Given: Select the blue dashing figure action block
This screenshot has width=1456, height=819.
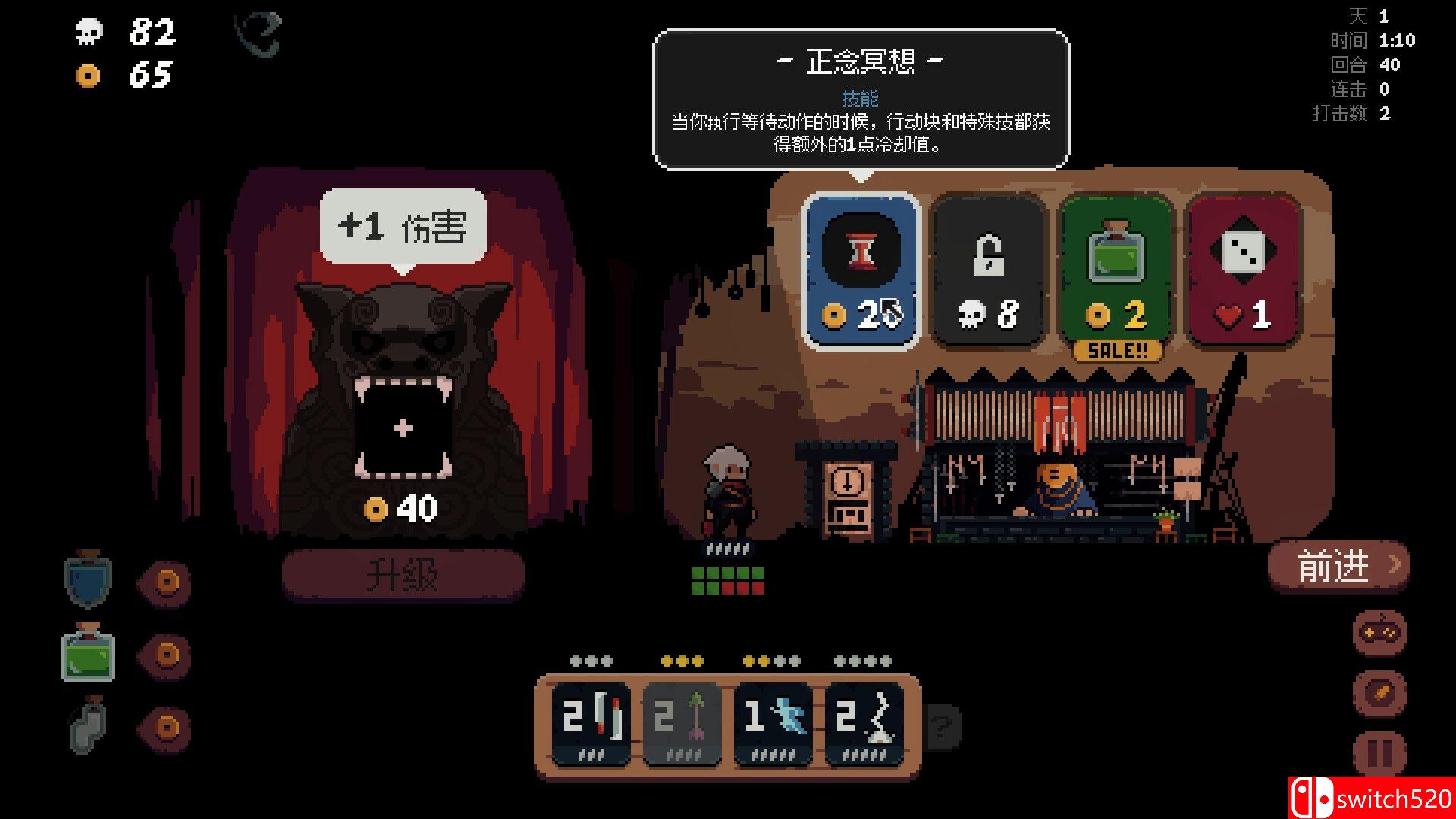Looking at the screenshot, I should (772, 720).
